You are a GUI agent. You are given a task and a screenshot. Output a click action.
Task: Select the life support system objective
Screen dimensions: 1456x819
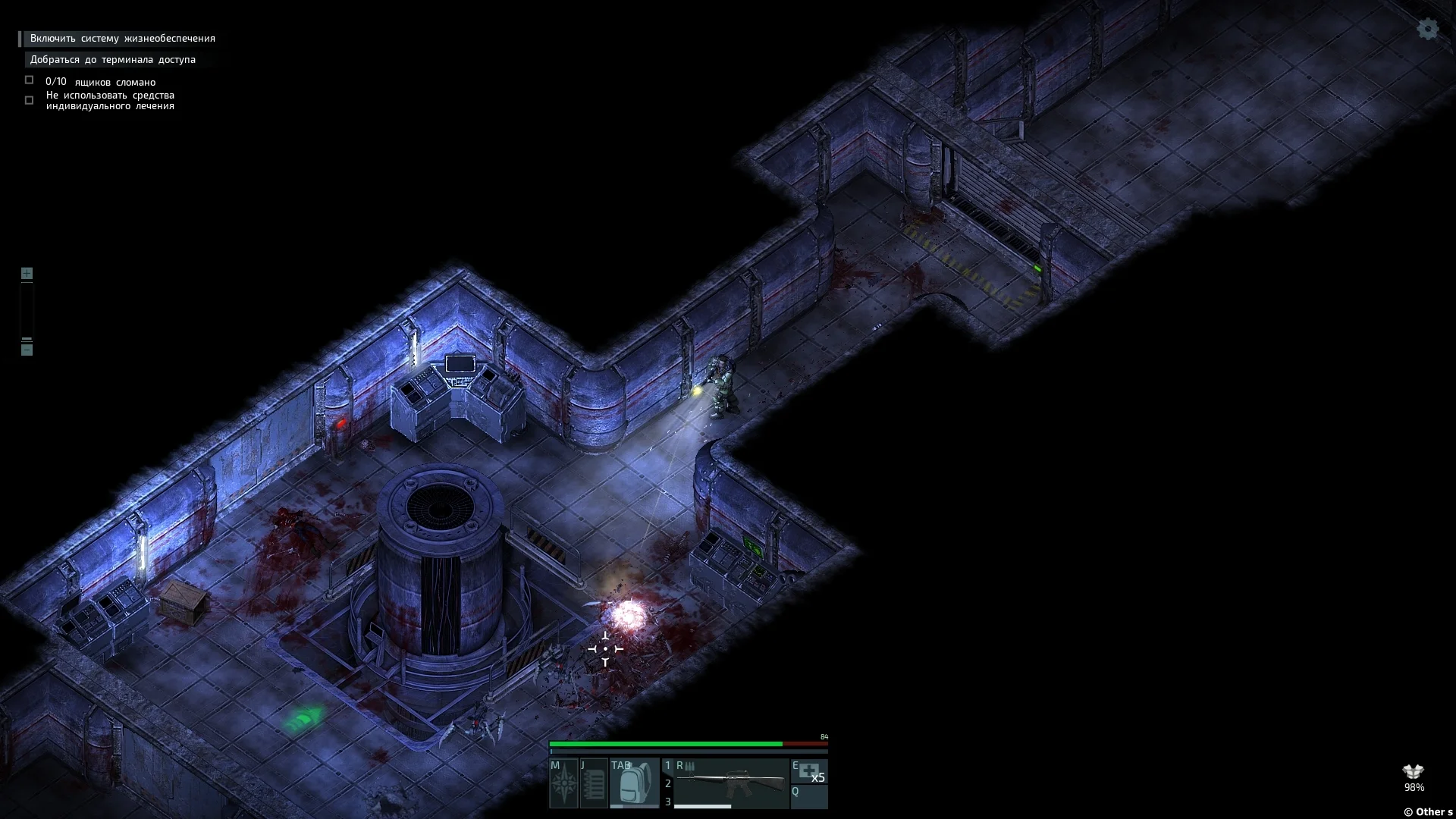tap(122, 39)
